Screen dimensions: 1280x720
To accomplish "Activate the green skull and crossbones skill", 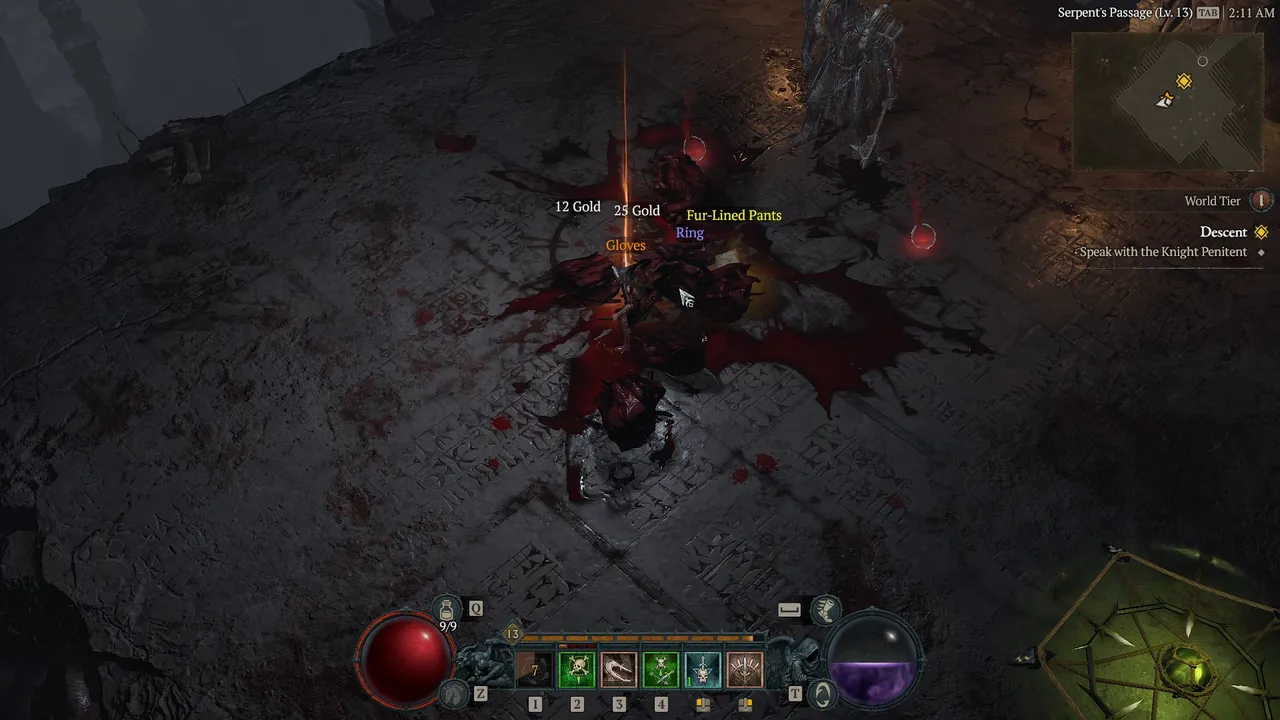I will [661, 669].
